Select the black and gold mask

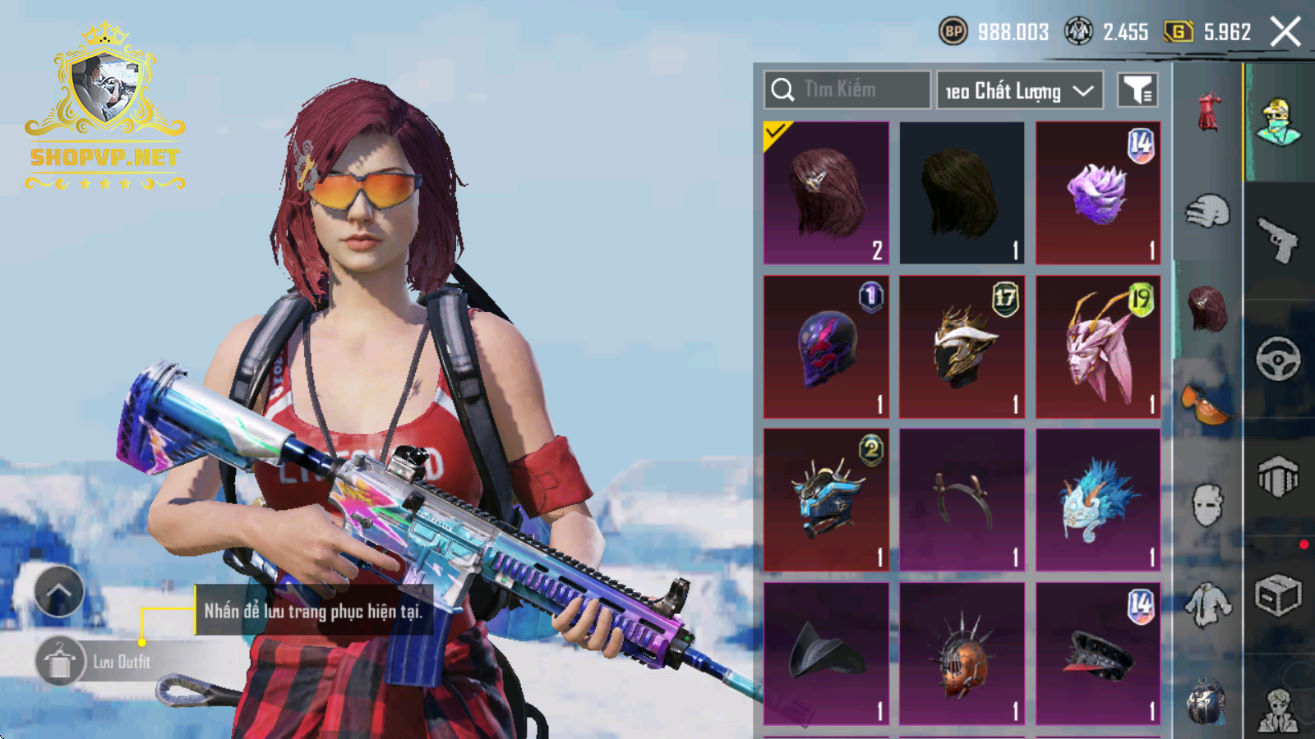(962, 347)
